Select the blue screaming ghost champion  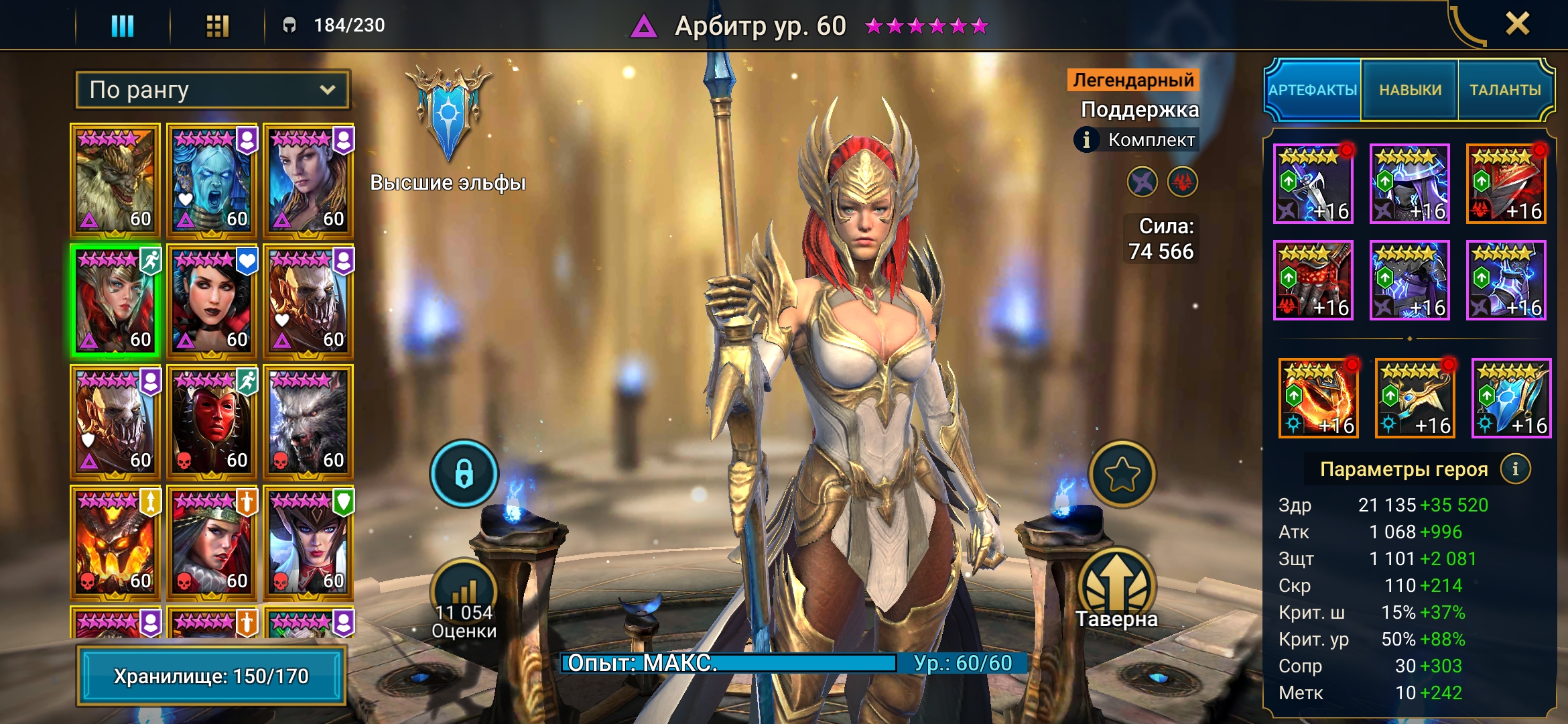212,180
